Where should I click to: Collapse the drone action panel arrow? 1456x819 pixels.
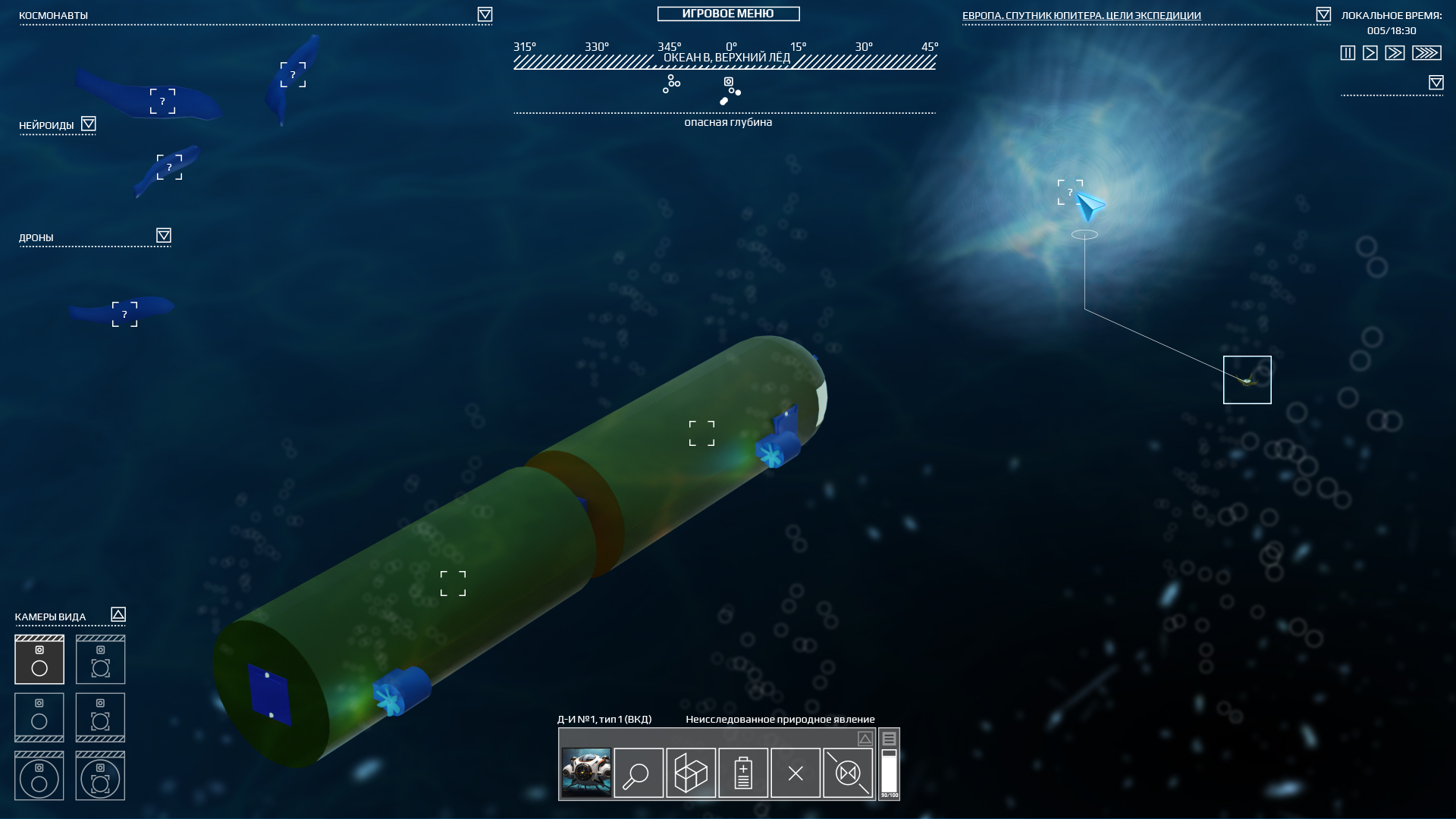[865, 739]
